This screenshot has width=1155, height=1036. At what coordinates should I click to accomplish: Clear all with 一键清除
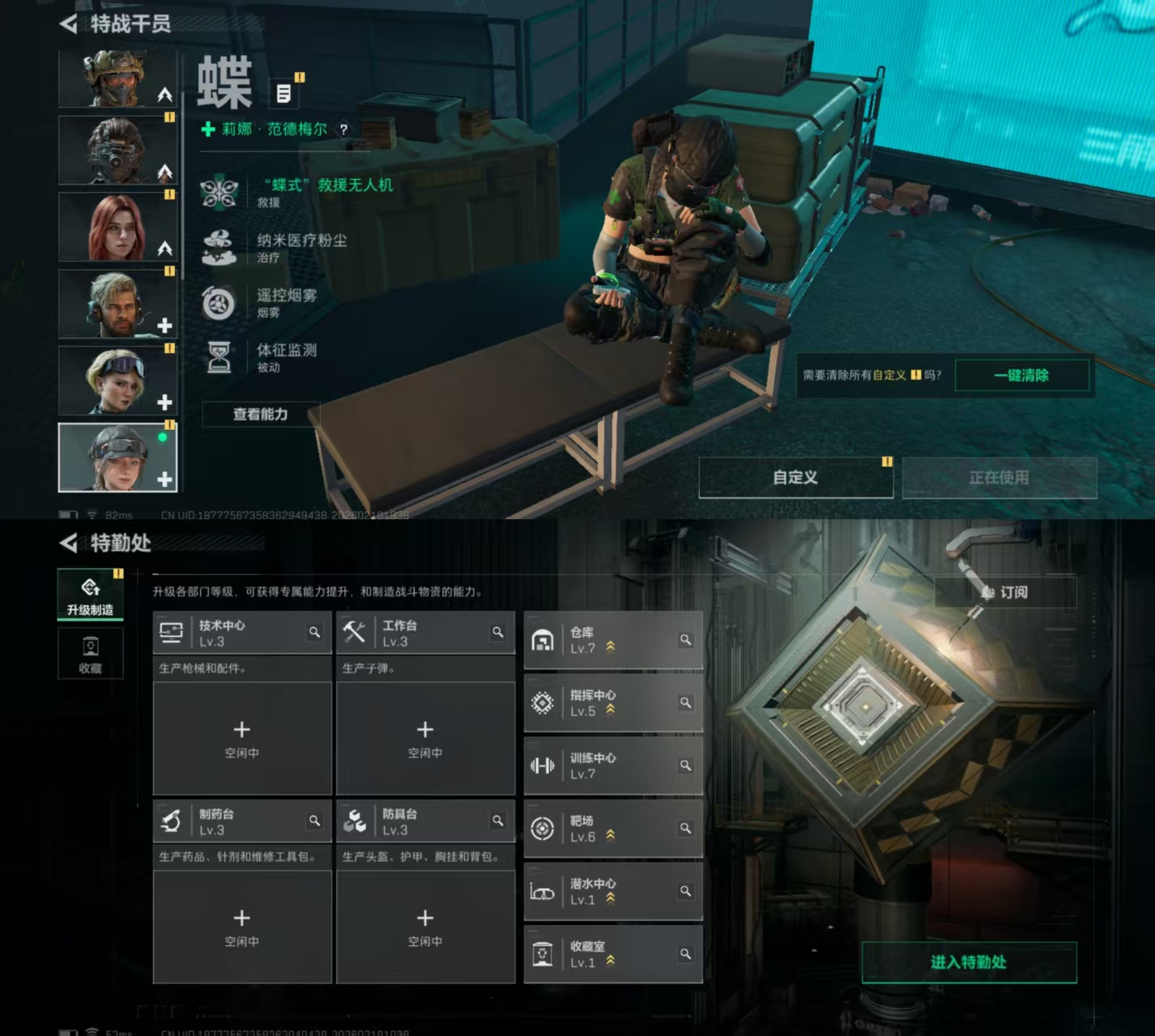click(x=1021, y=376)
